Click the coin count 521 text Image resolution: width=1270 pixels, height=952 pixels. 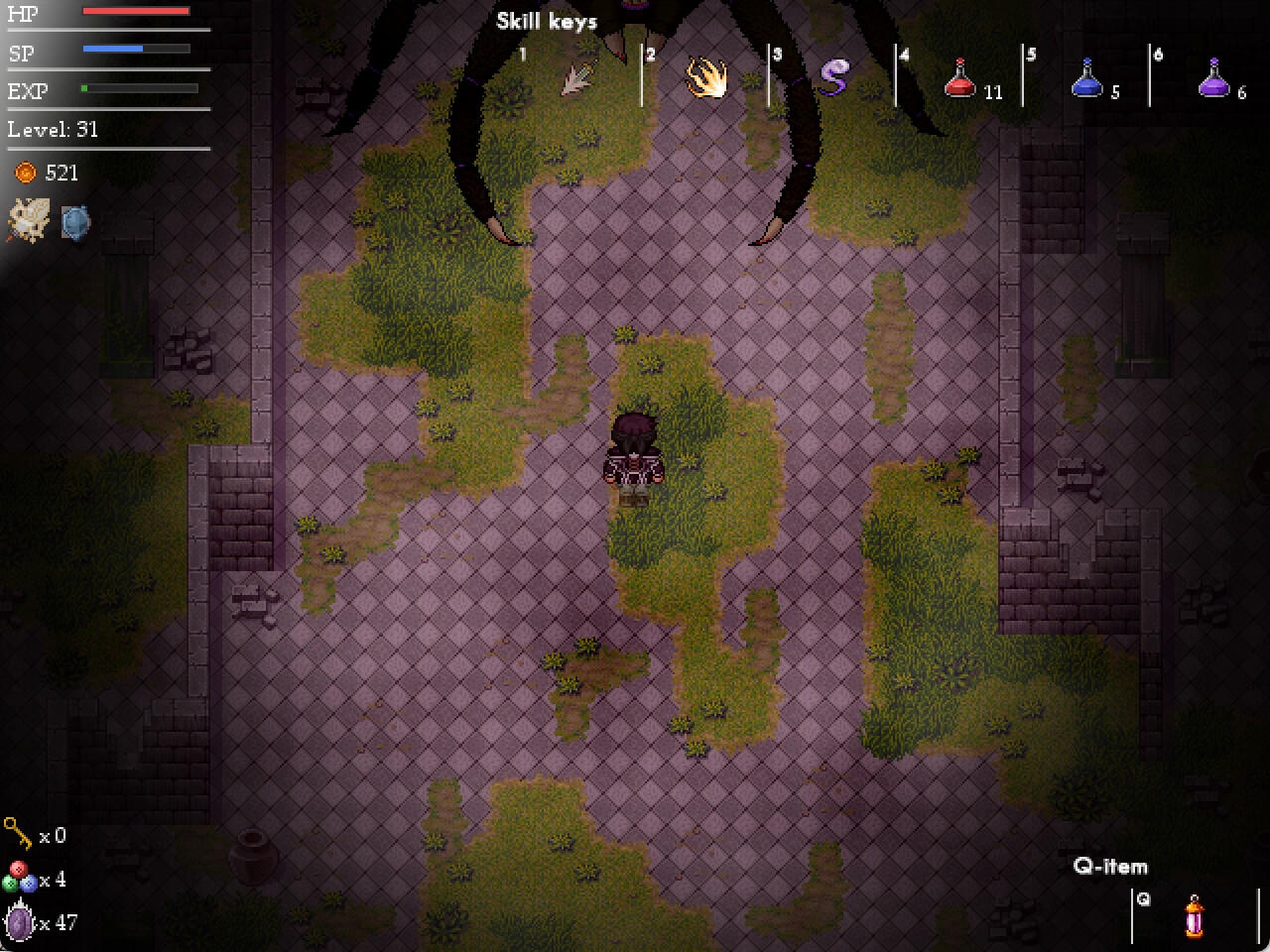(60, 173)
